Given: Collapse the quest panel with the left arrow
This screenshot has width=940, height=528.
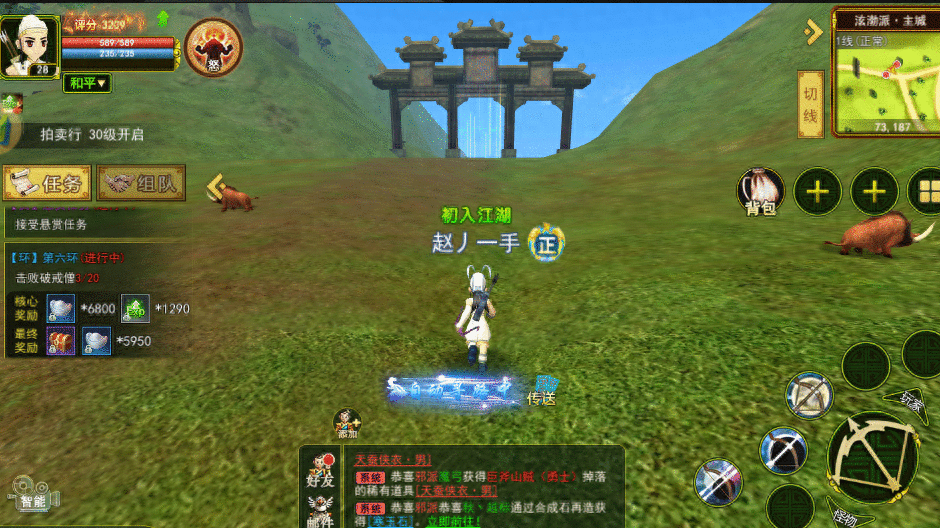Looking at the screenshot, I should pos(214,186).
